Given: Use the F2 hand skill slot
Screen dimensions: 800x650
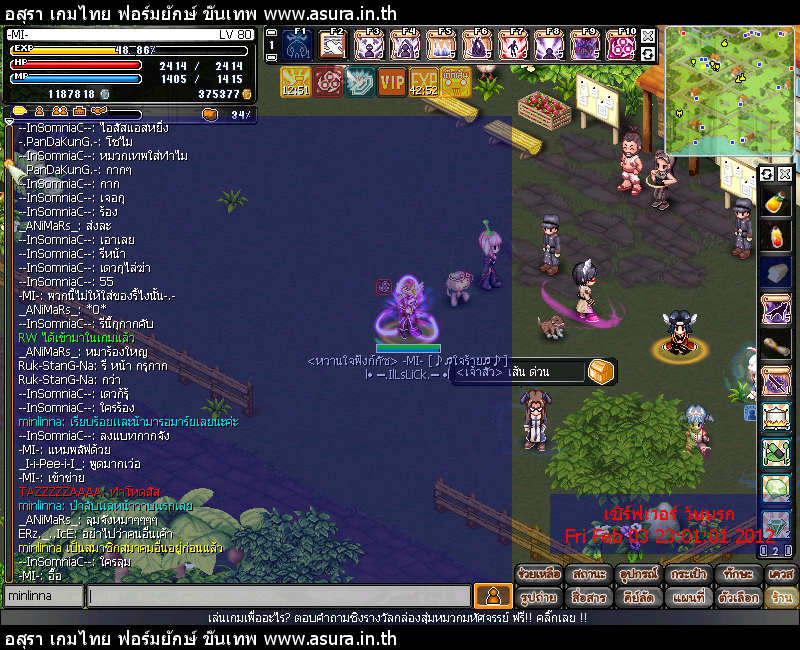Looking at the screenshot, I should 334,45.
